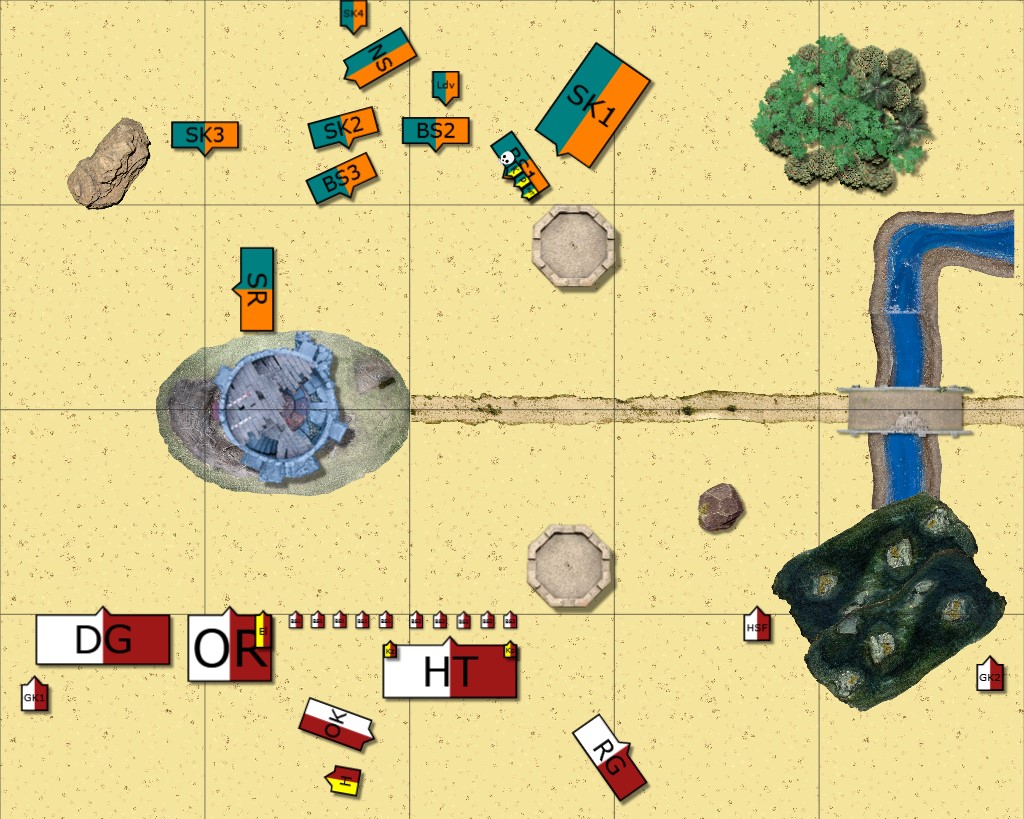Select the SK3 unit token

[205, 135]
